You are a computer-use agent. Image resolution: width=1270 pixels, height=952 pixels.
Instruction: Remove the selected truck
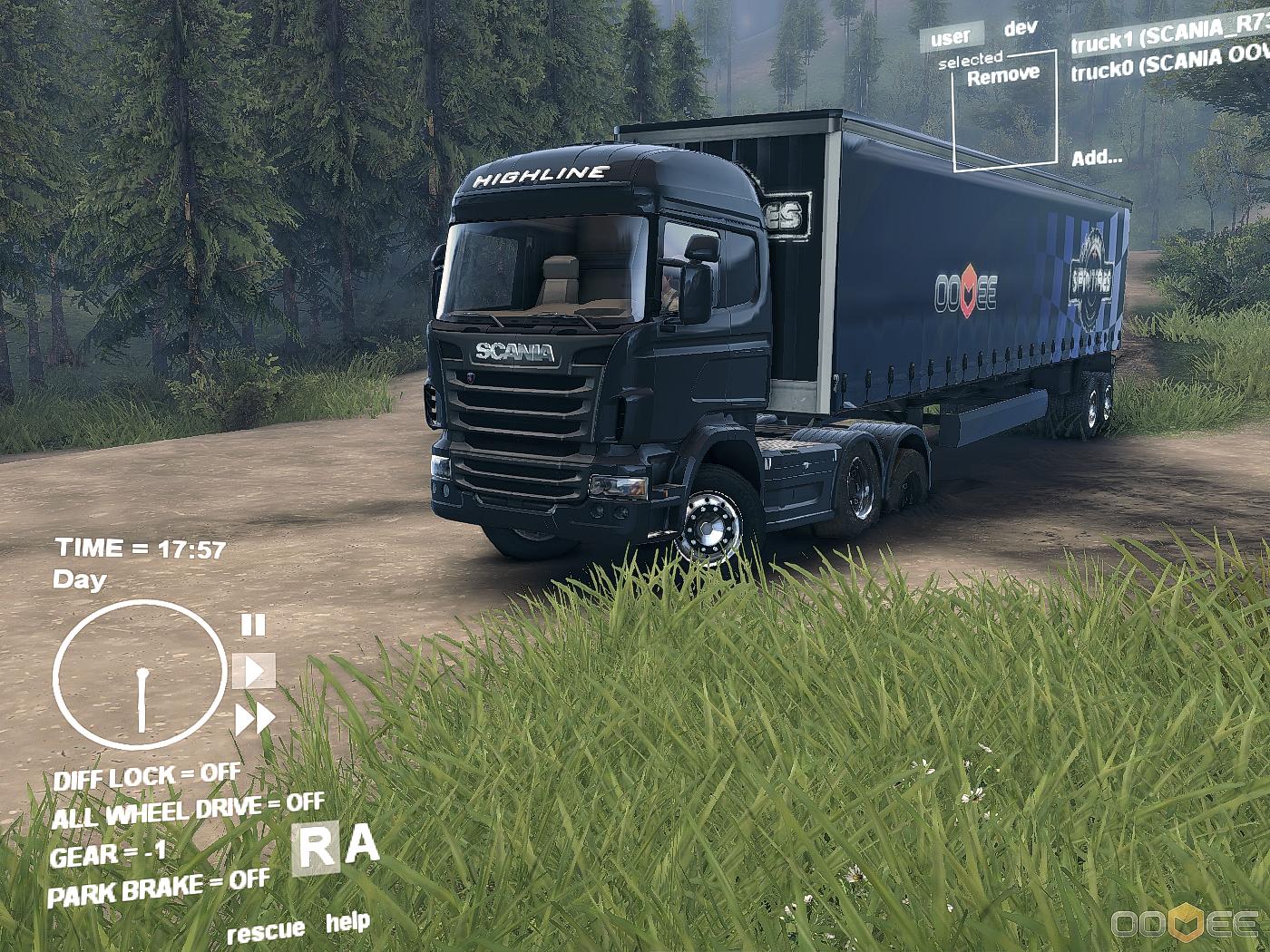click(x=1003, y=76)
